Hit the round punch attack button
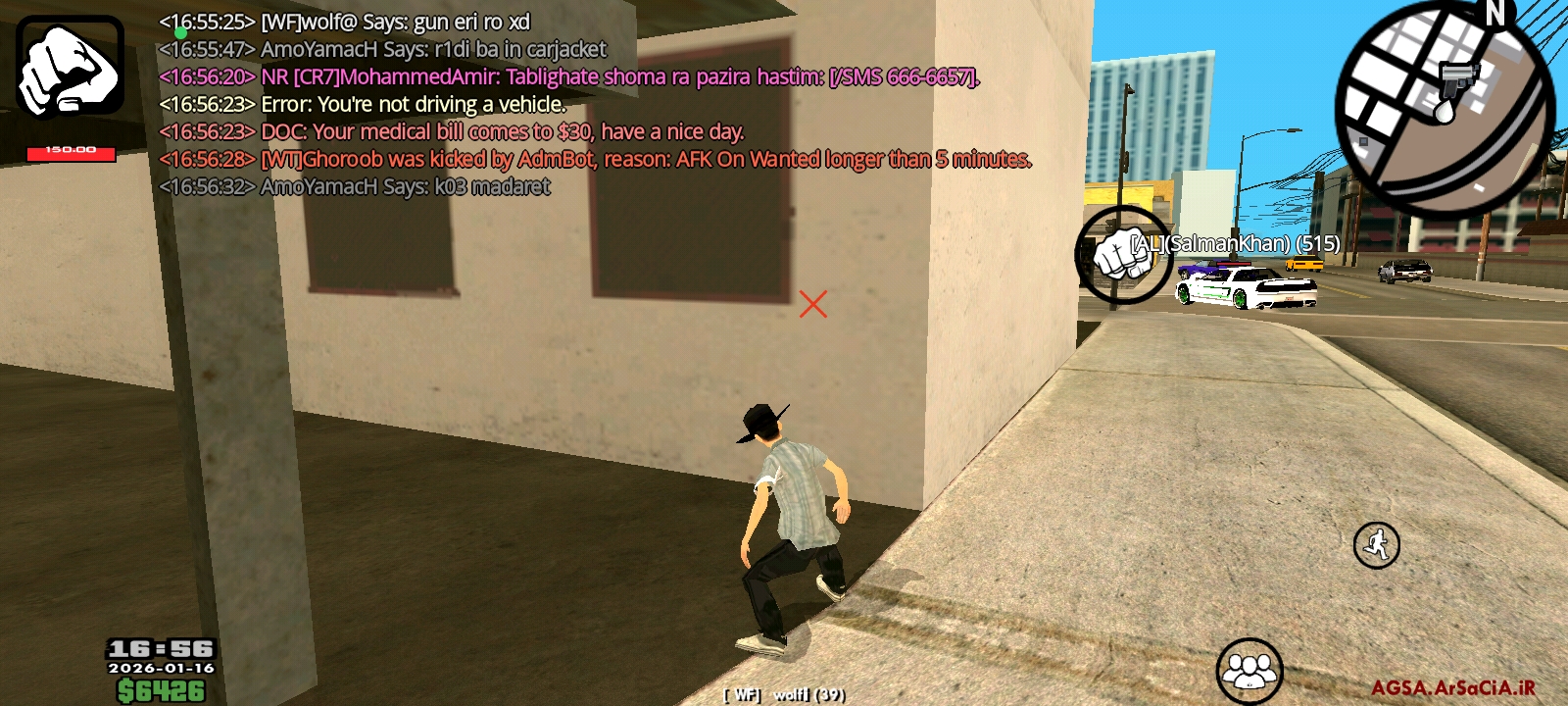1568x706 pixels. coord(1122,255)
